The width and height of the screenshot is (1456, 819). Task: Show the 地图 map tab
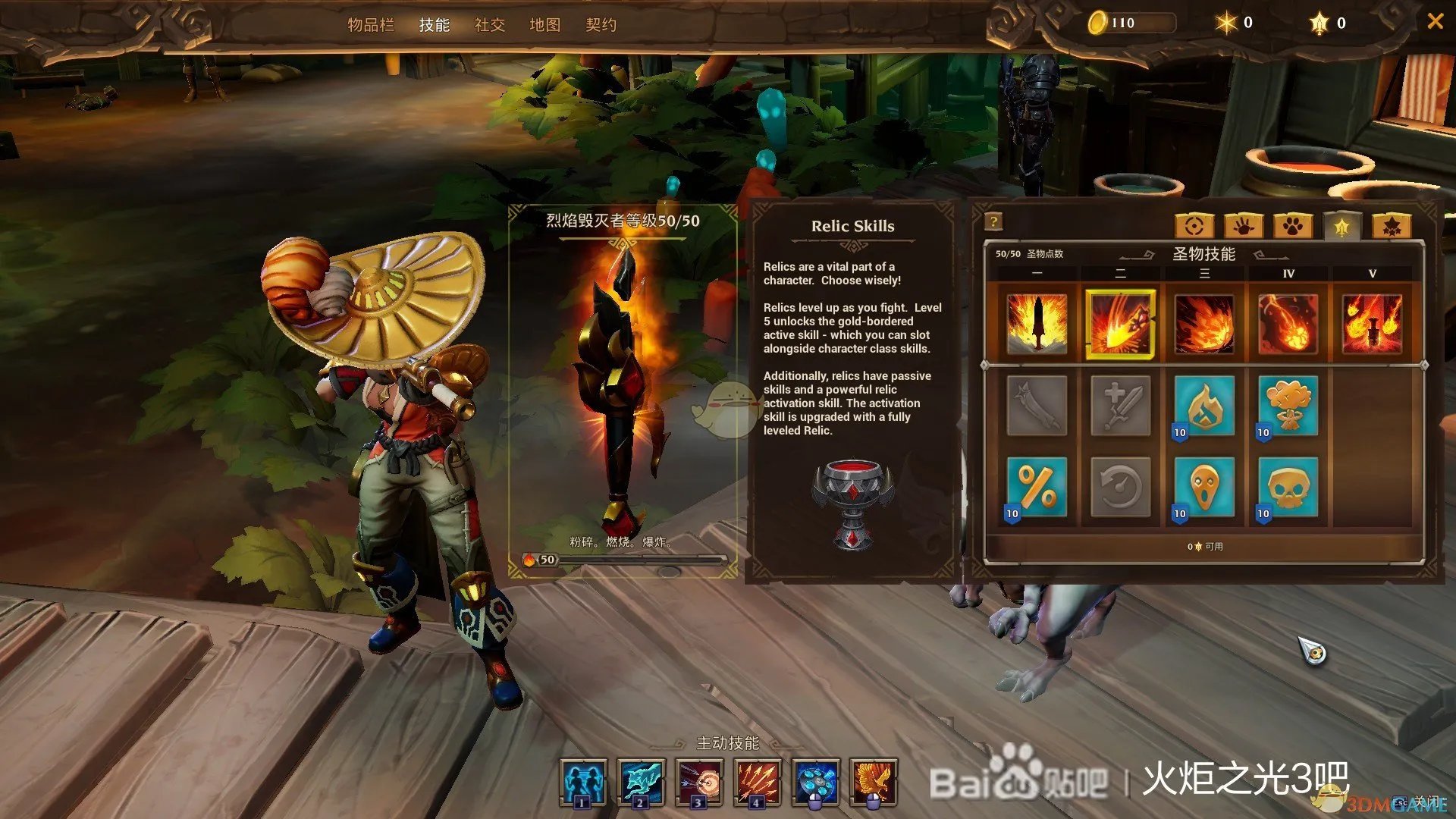tap(545, 25)
